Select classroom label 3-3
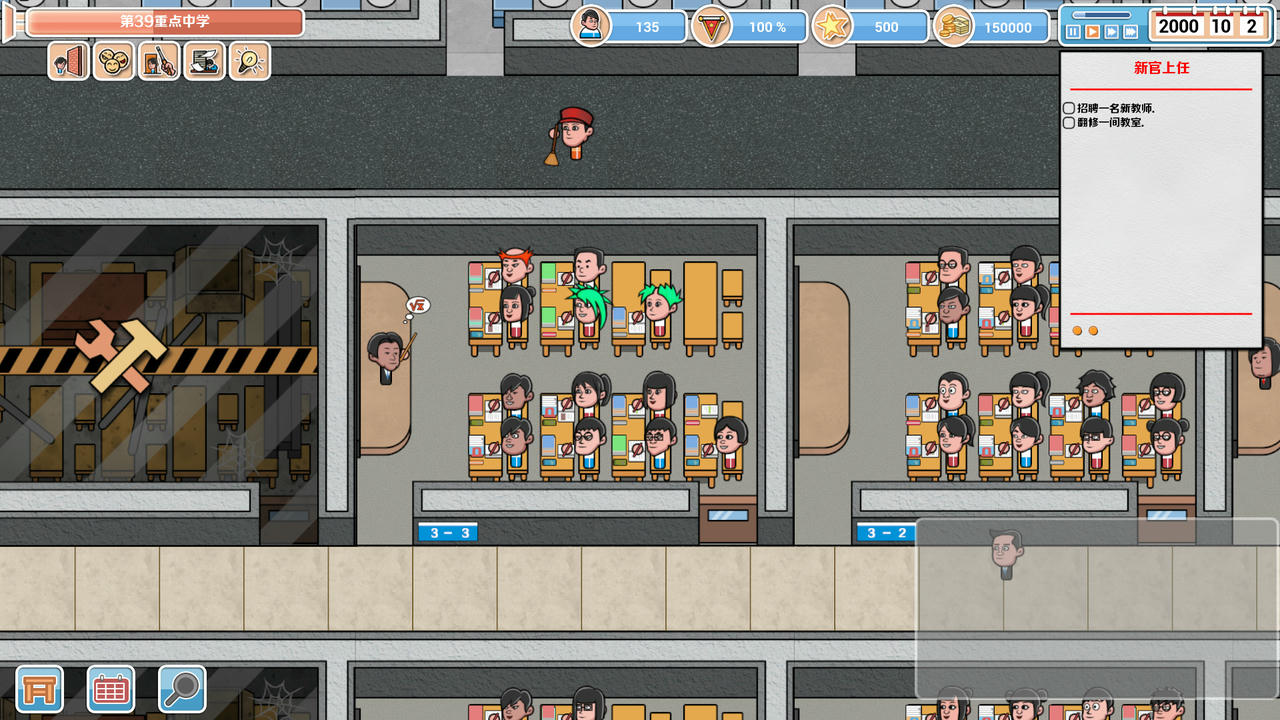The height and width of the screenshot is (720, 1280). (447, 532)
